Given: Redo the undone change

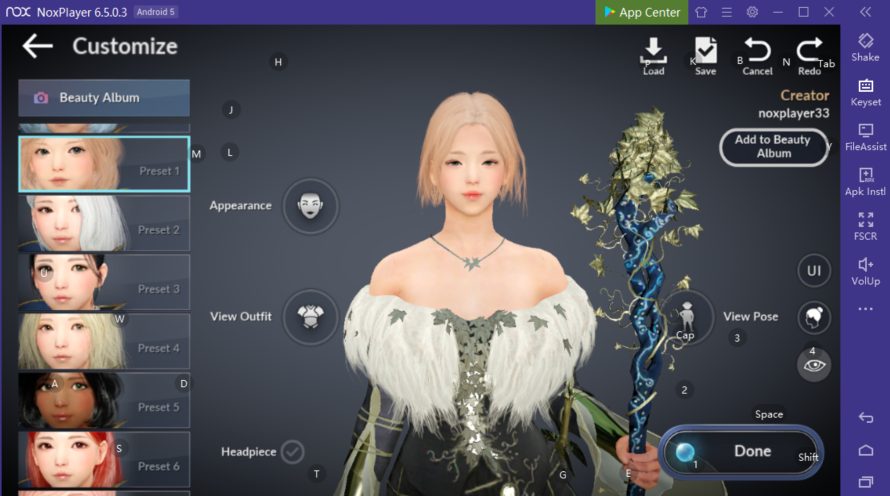Looking at the screenshot, I should click(809, 55).
